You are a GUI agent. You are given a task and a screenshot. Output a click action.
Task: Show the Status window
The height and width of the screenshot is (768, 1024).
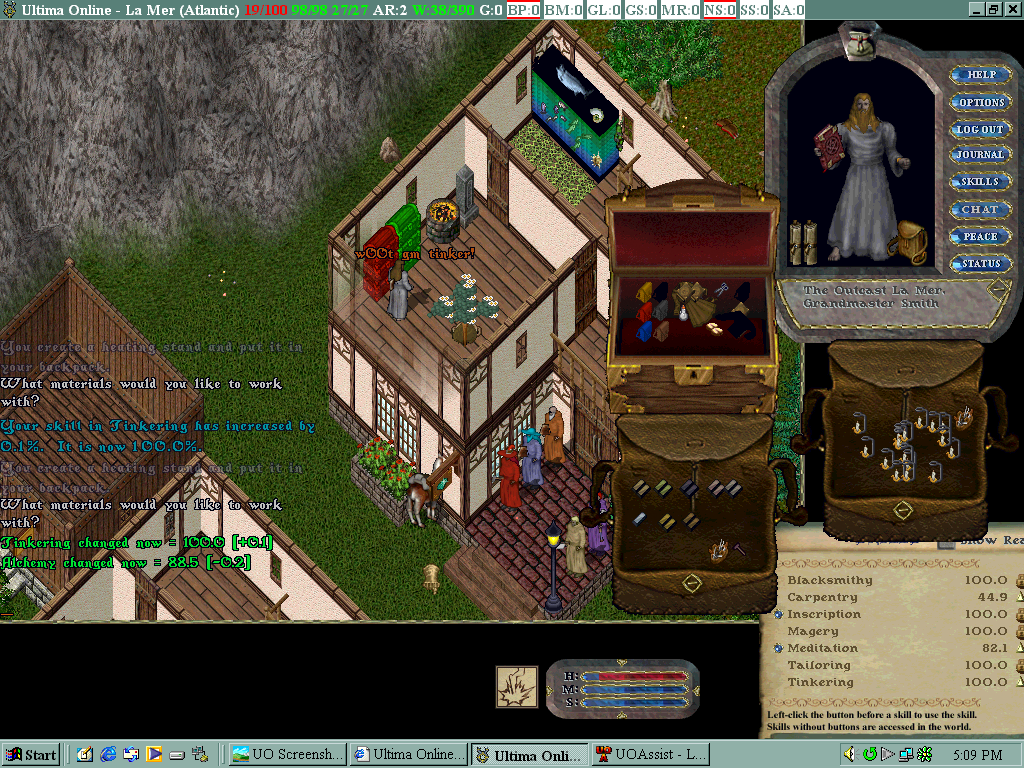(x=980, y=263)
